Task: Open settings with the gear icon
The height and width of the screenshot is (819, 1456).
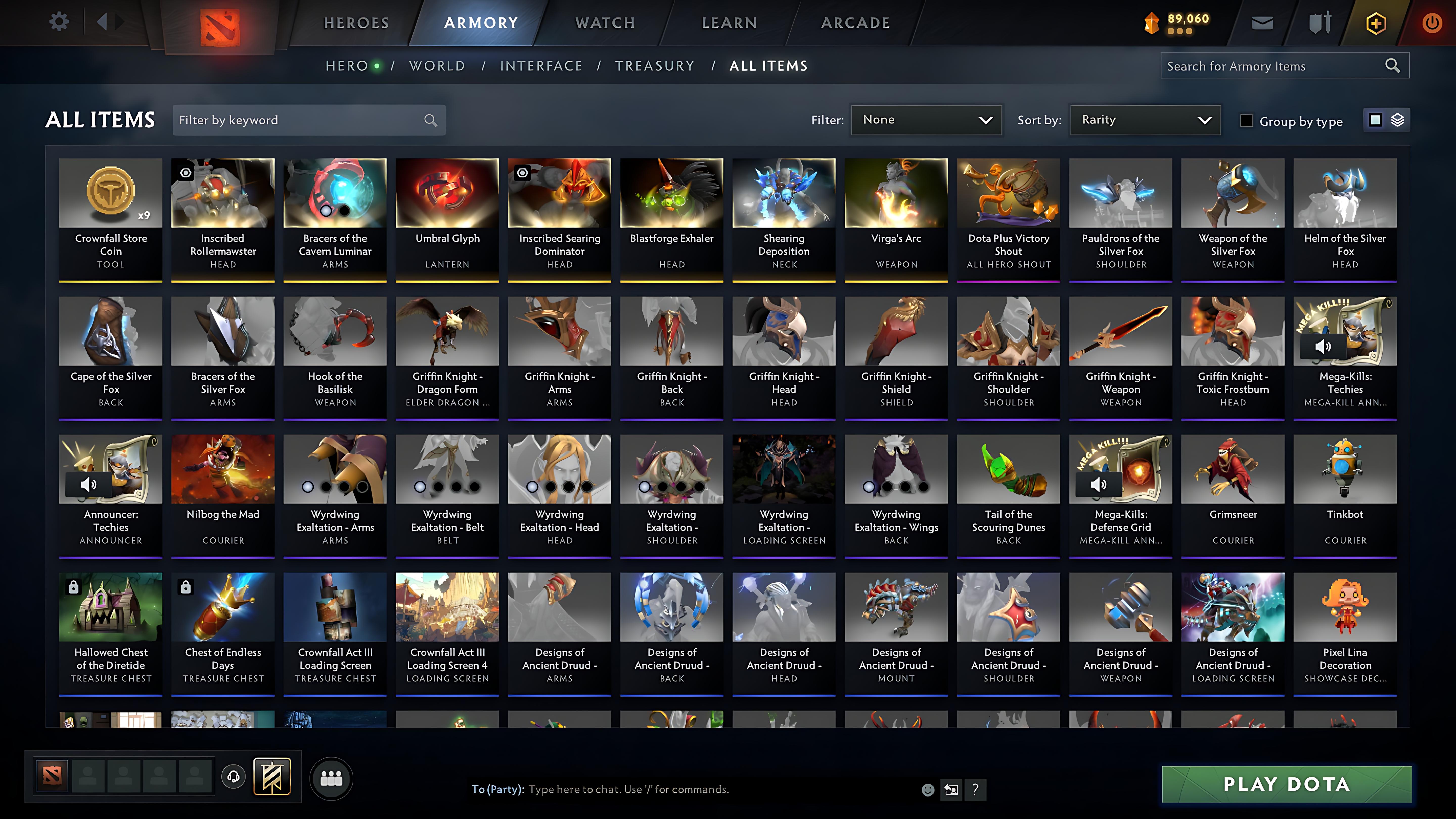Action: pyautogui.click(x=59, y=21)
